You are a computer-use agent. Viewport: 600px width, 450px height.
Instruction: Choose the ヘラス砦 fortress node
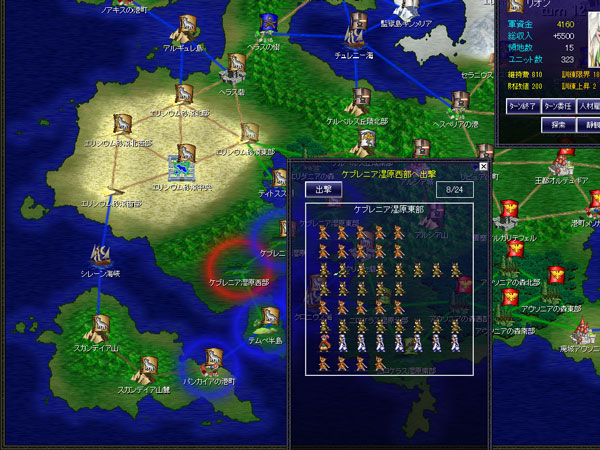tap(232, 71)
